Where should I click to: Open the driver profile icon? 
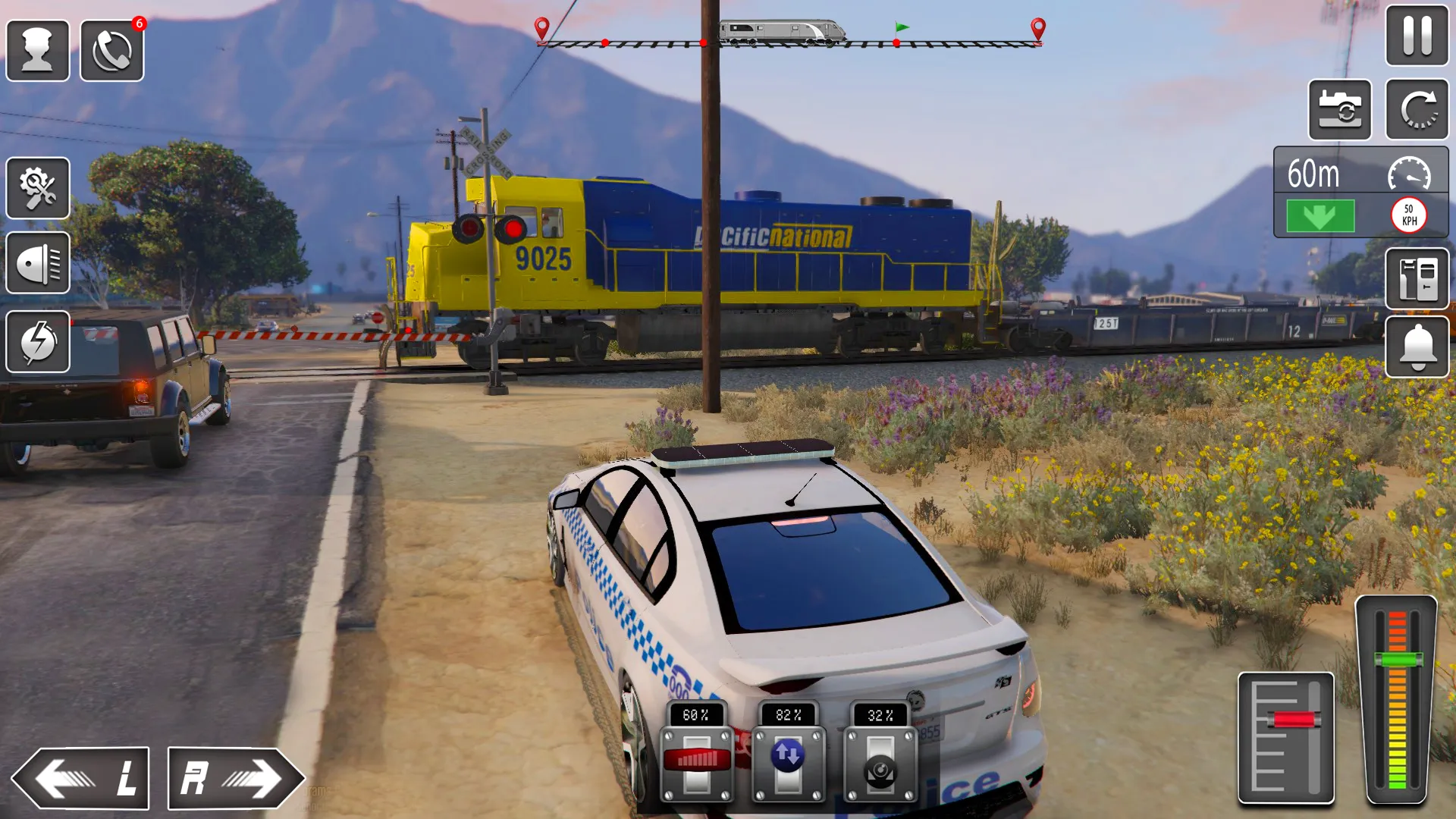tap(38, 48)
